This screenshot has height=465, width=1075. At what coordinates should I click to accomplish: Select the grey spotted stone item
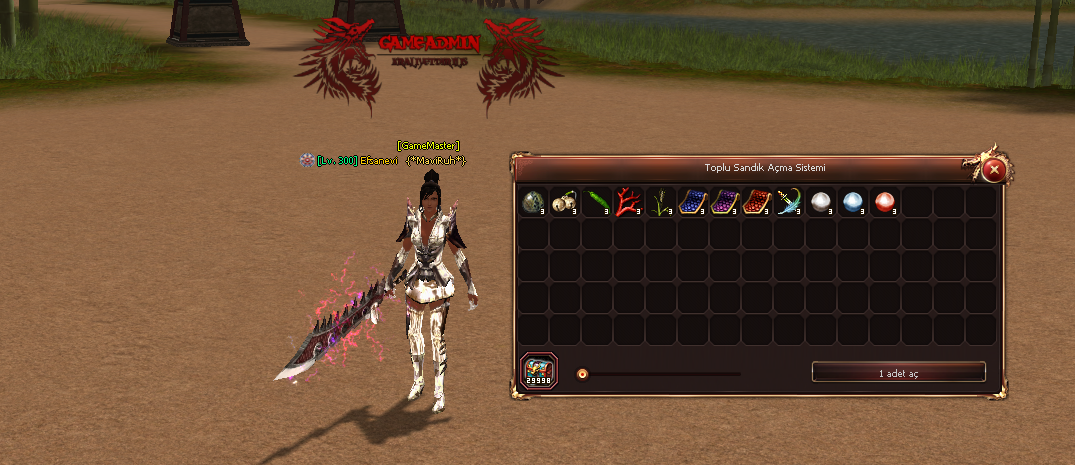533,202
